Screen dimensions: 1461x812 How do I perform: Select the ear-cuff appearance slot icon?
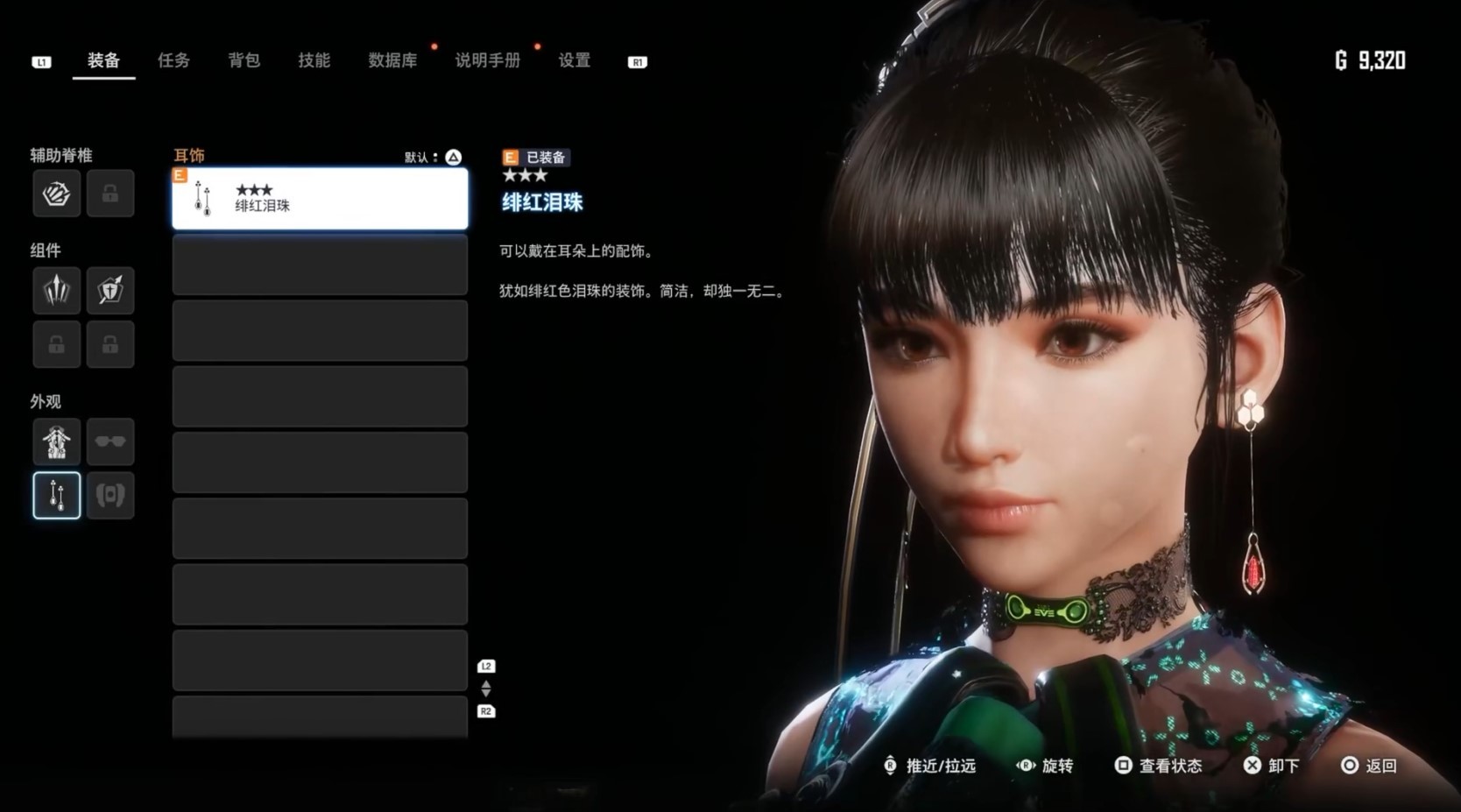110,495
